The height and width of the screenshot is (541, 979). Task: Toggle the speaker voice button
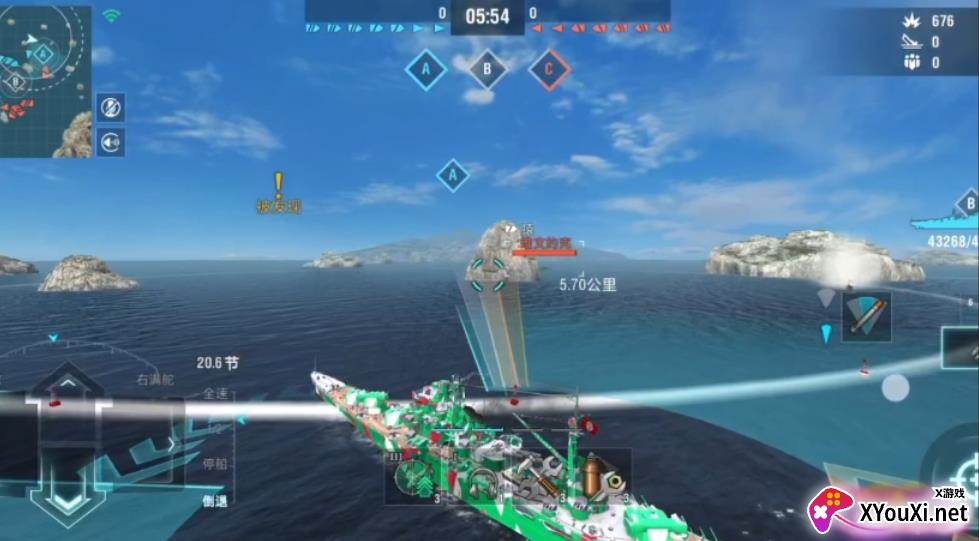[x=111, y=141]
